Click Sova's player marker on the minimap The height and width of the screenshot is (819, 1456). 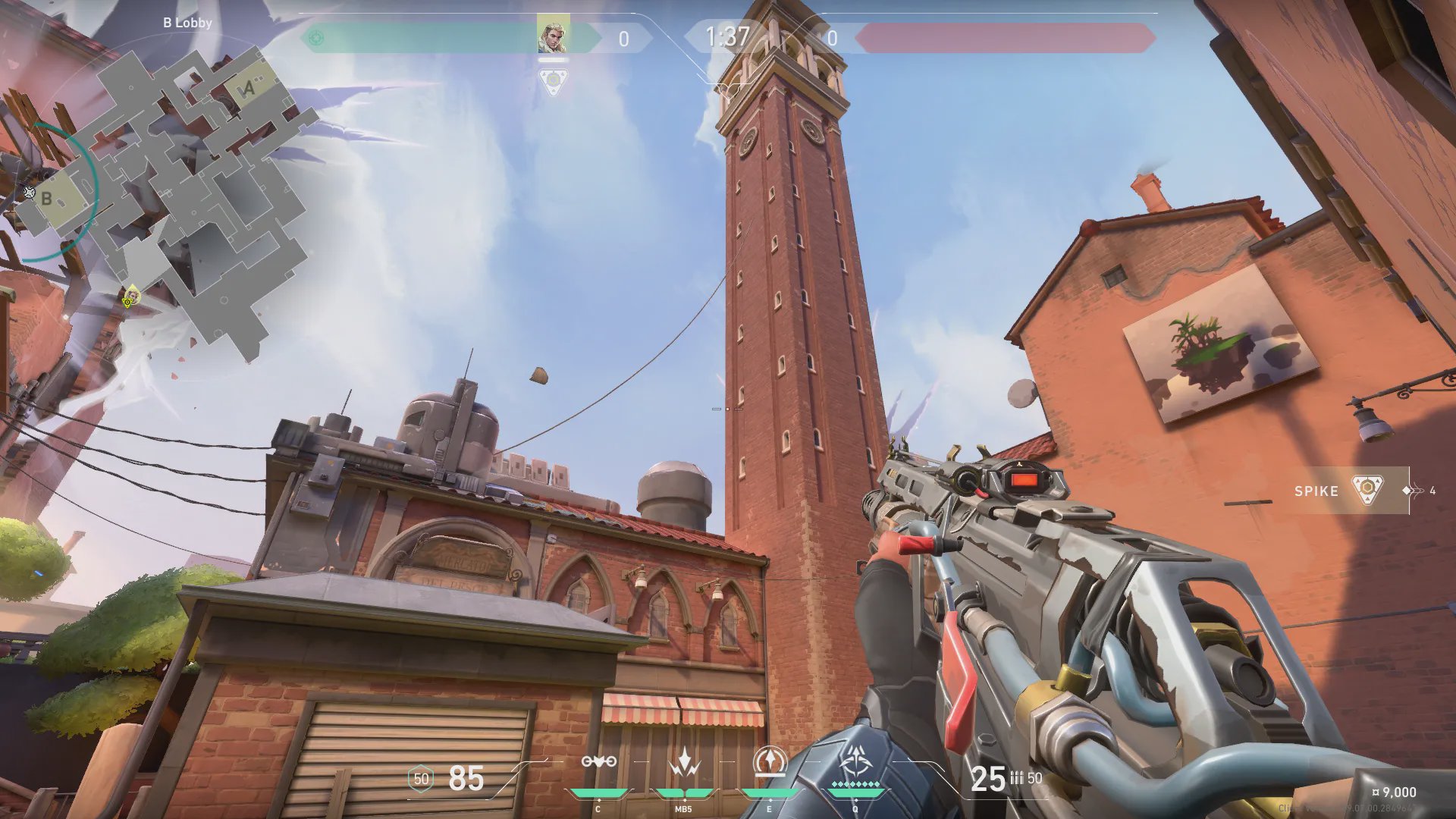point(131,296)
